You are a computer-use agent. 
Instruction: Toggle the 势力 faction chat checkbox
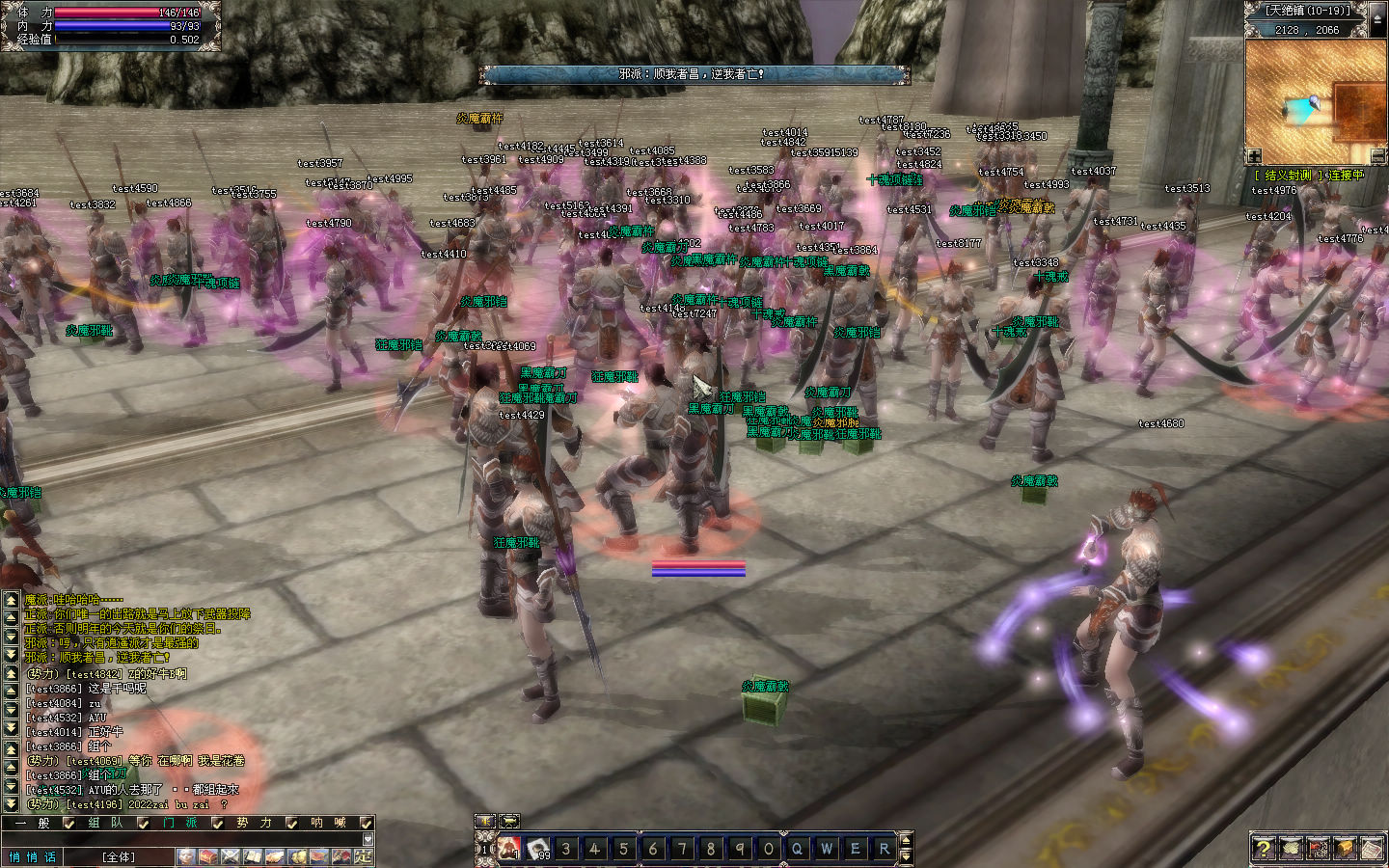(292, 824)
